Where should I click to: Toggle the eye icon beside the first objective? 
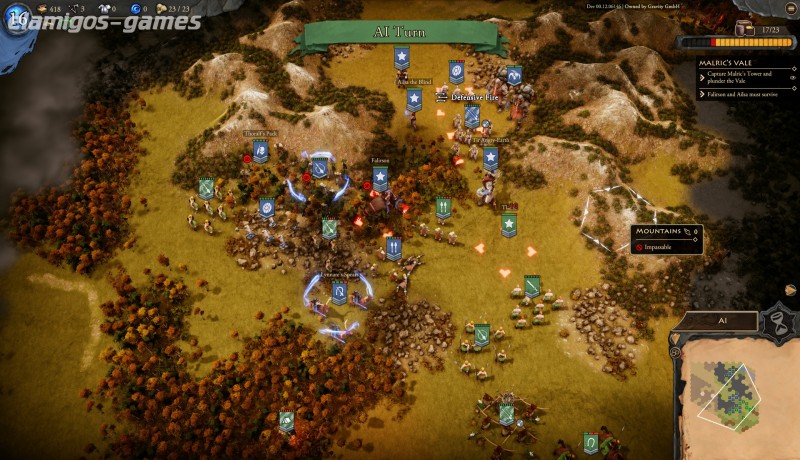tap(792, 77)
